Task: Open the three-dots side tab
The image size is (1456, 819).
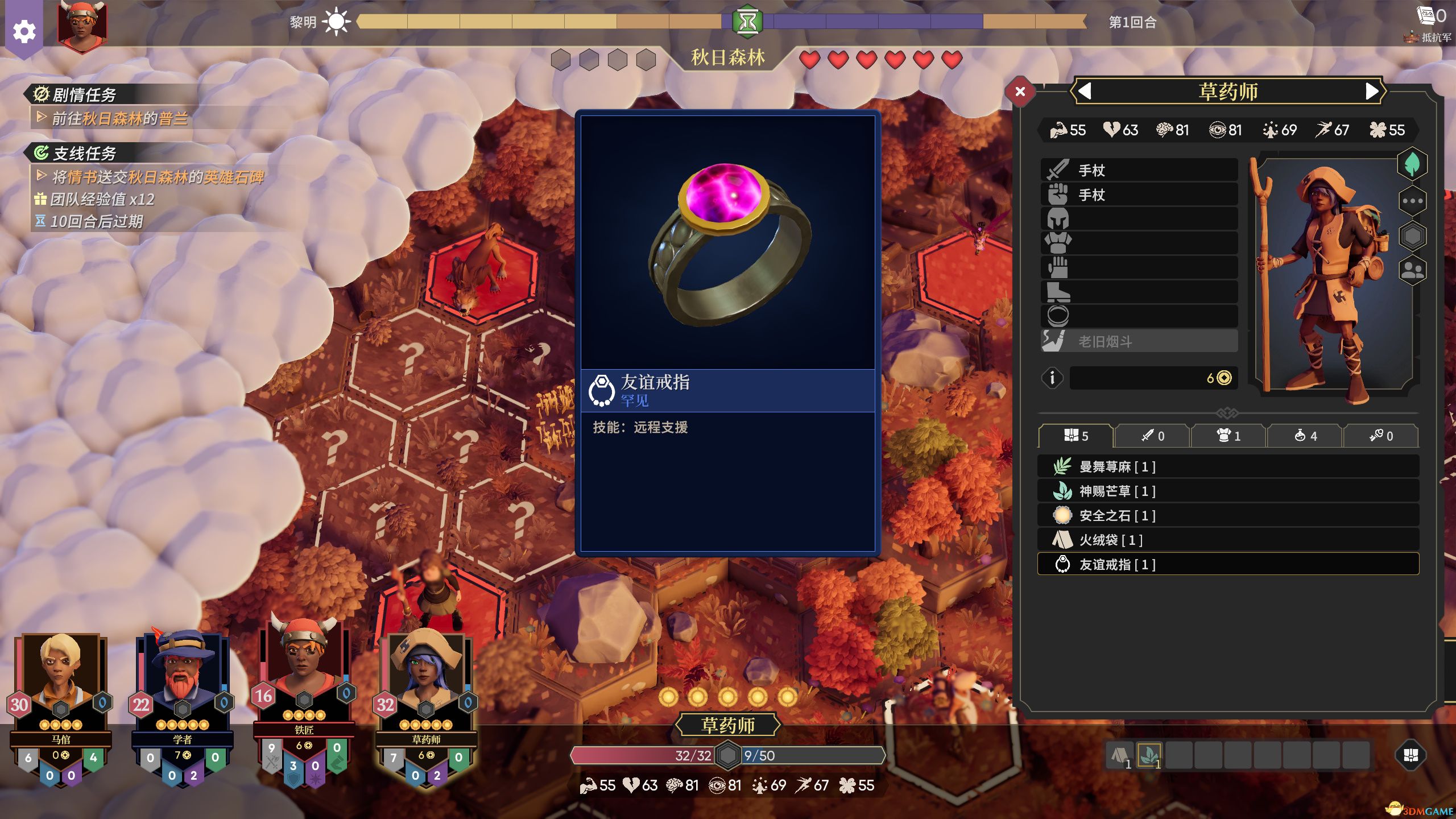Action: tap(1412, 201)
